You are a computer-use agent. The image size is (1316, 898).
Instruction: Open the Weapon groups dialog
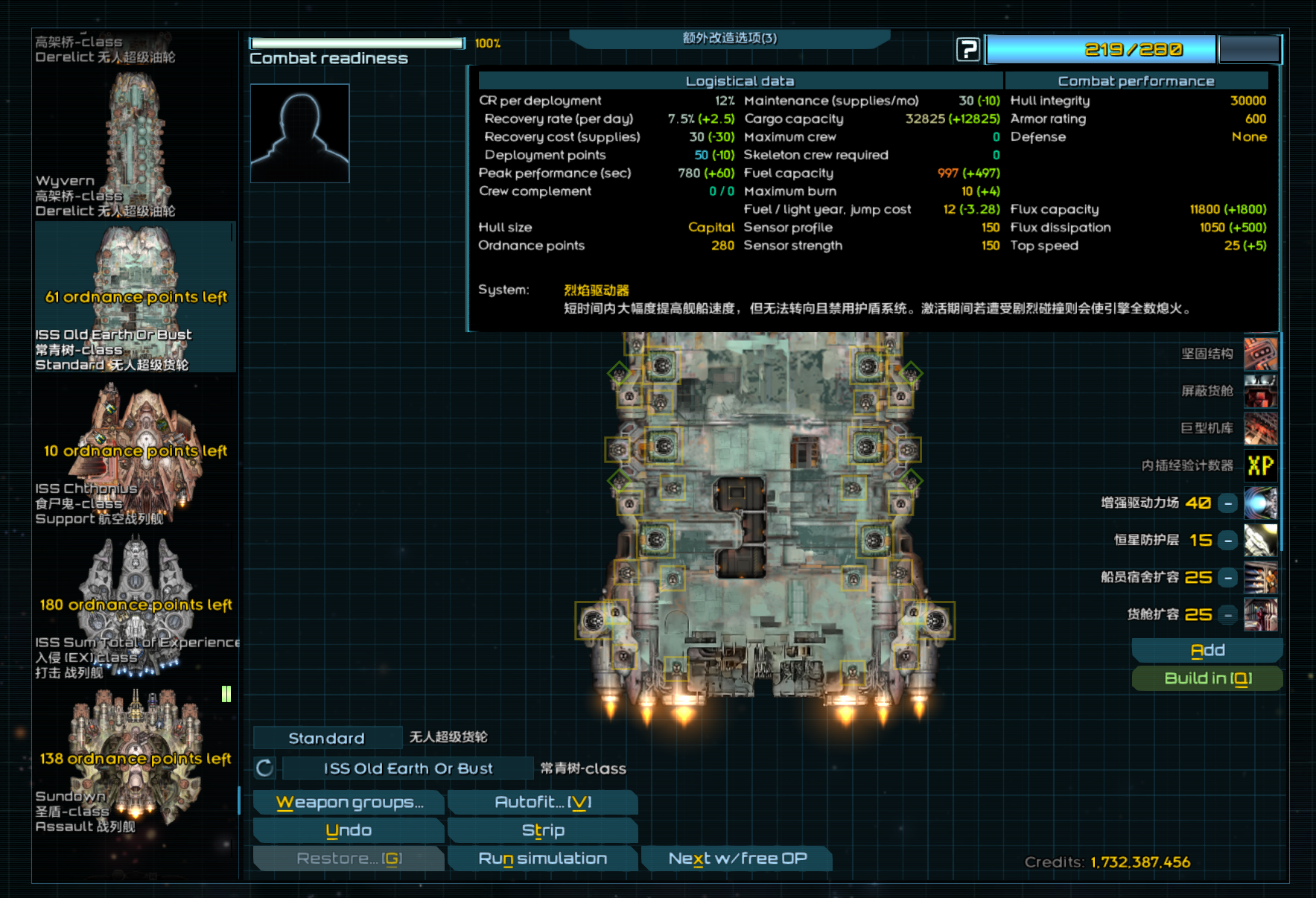(349, 803)
